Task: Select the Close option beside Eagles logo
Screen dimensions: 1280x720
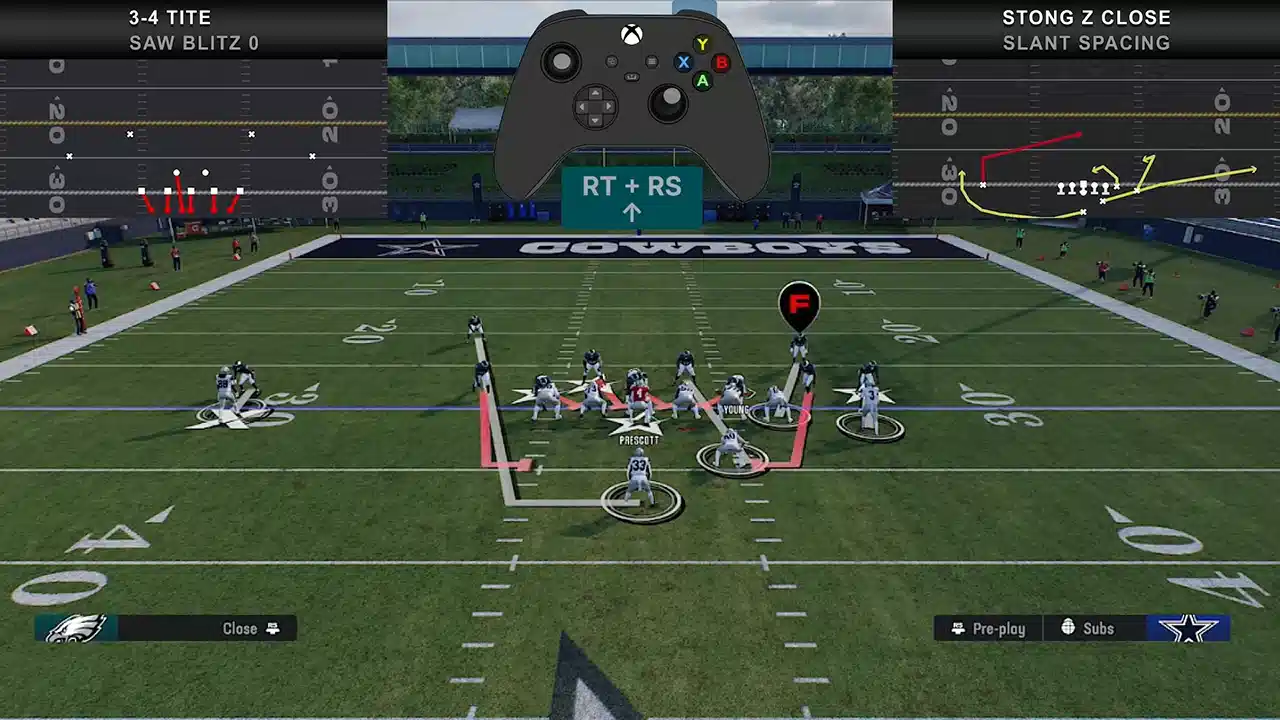Action: (250, 628)
